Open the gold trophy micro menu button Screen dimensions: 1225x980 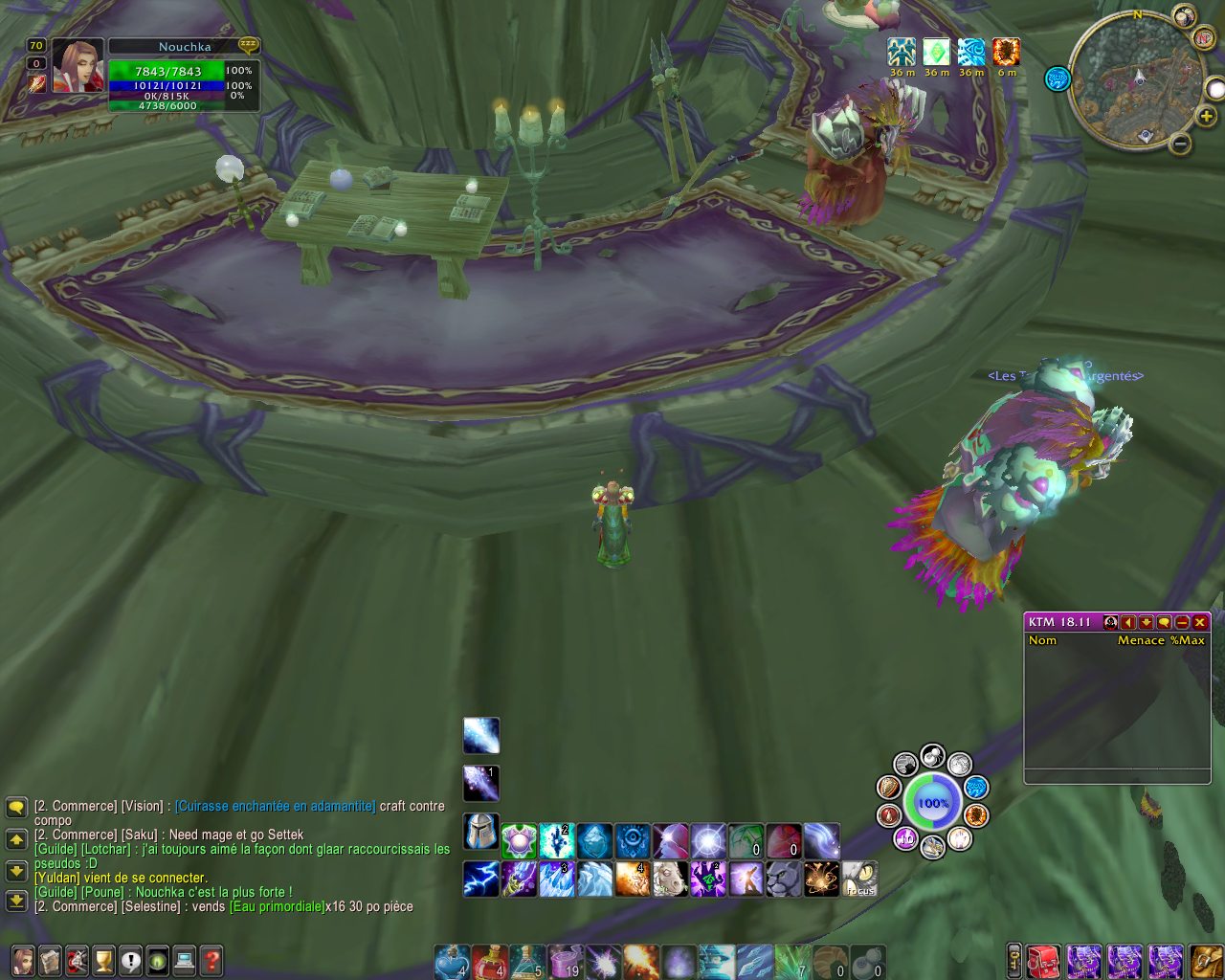(103, 960)
